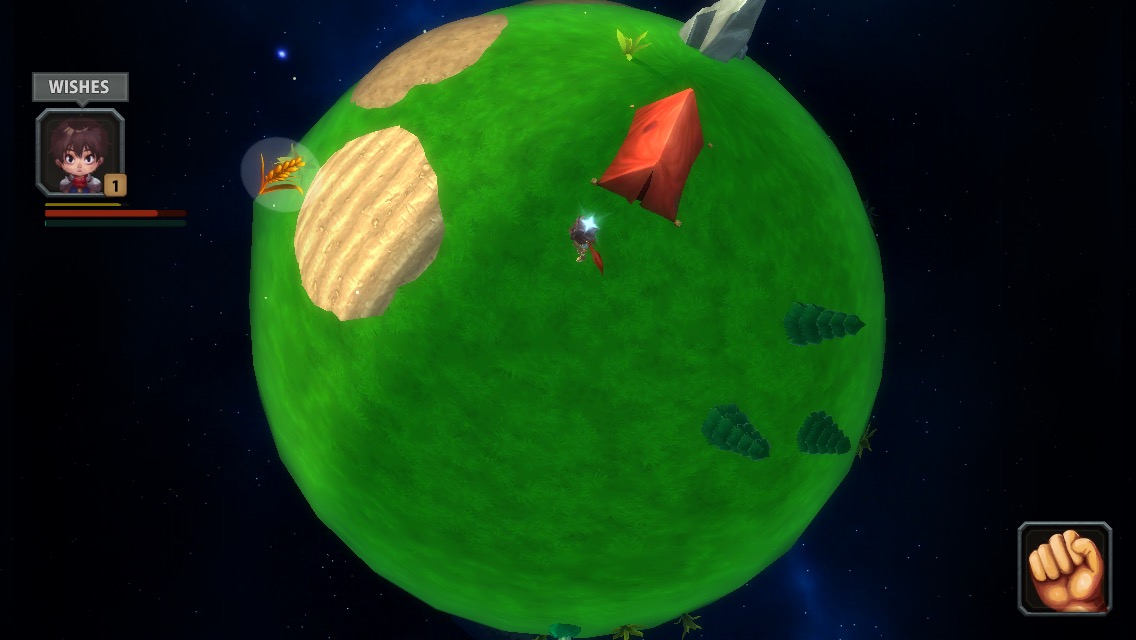
Task: Select the highlighted wheat resource marker
Action: coord(281,174)
